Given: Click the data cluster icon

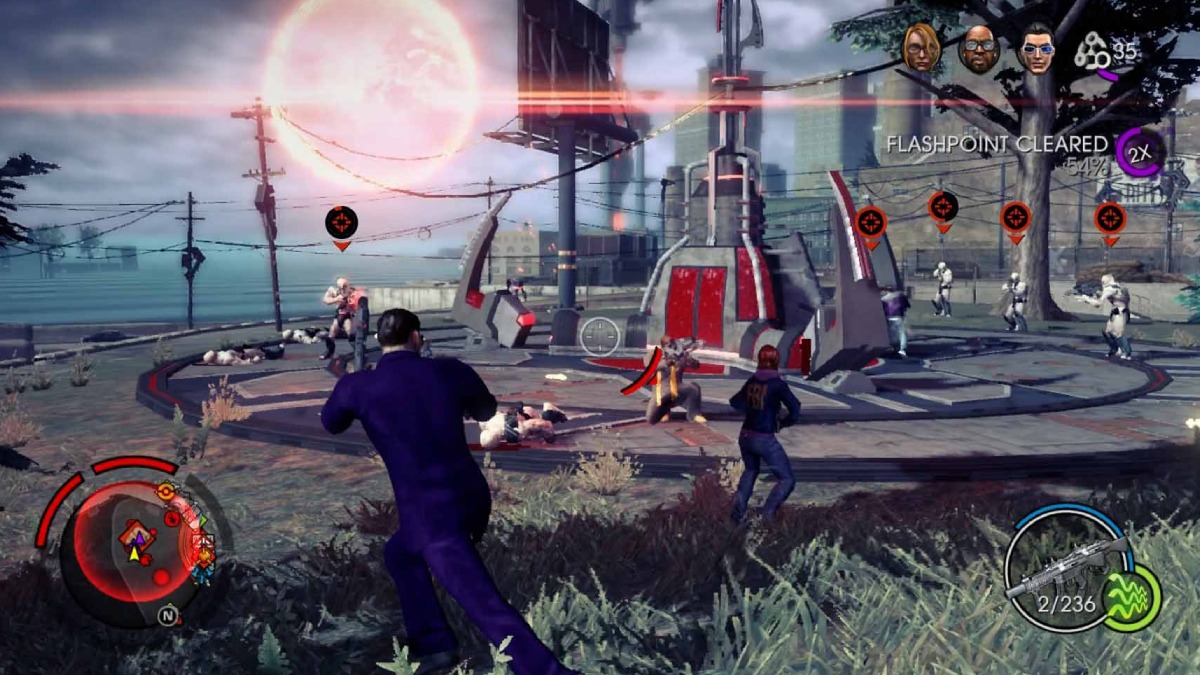Looking at the screenshot, I should [x=1092, y=50].
